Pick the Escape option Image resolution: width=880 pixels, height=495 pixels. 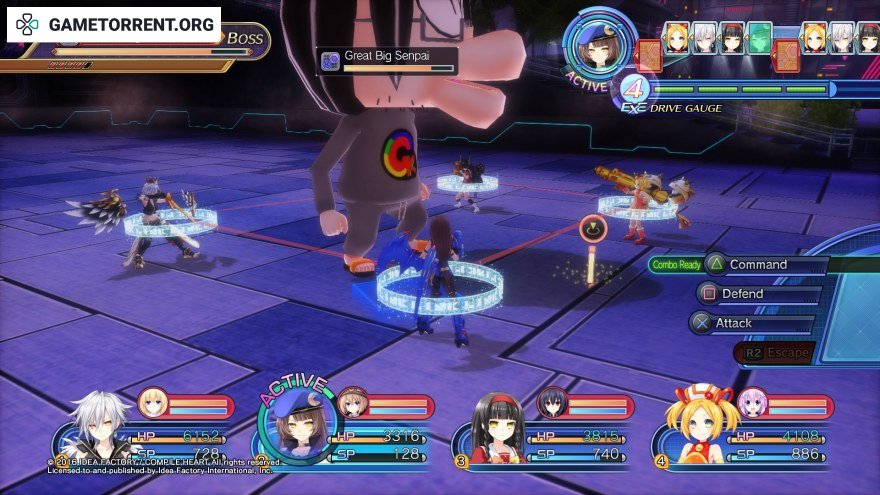coord(775,353)
